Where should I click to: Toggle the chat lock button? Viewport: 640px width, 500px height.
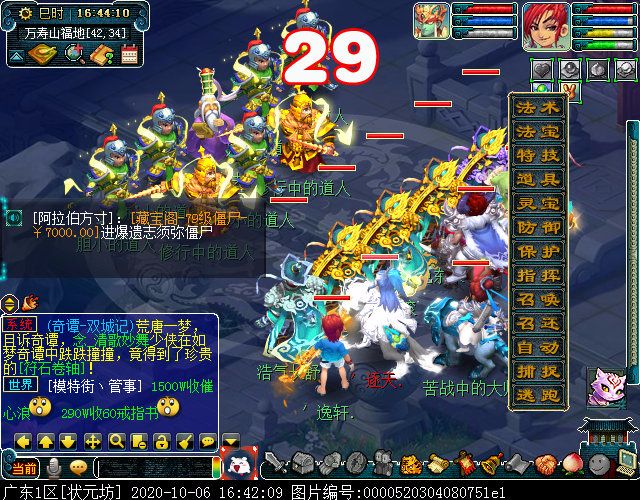pyautogui.click(x=162, y=441)
